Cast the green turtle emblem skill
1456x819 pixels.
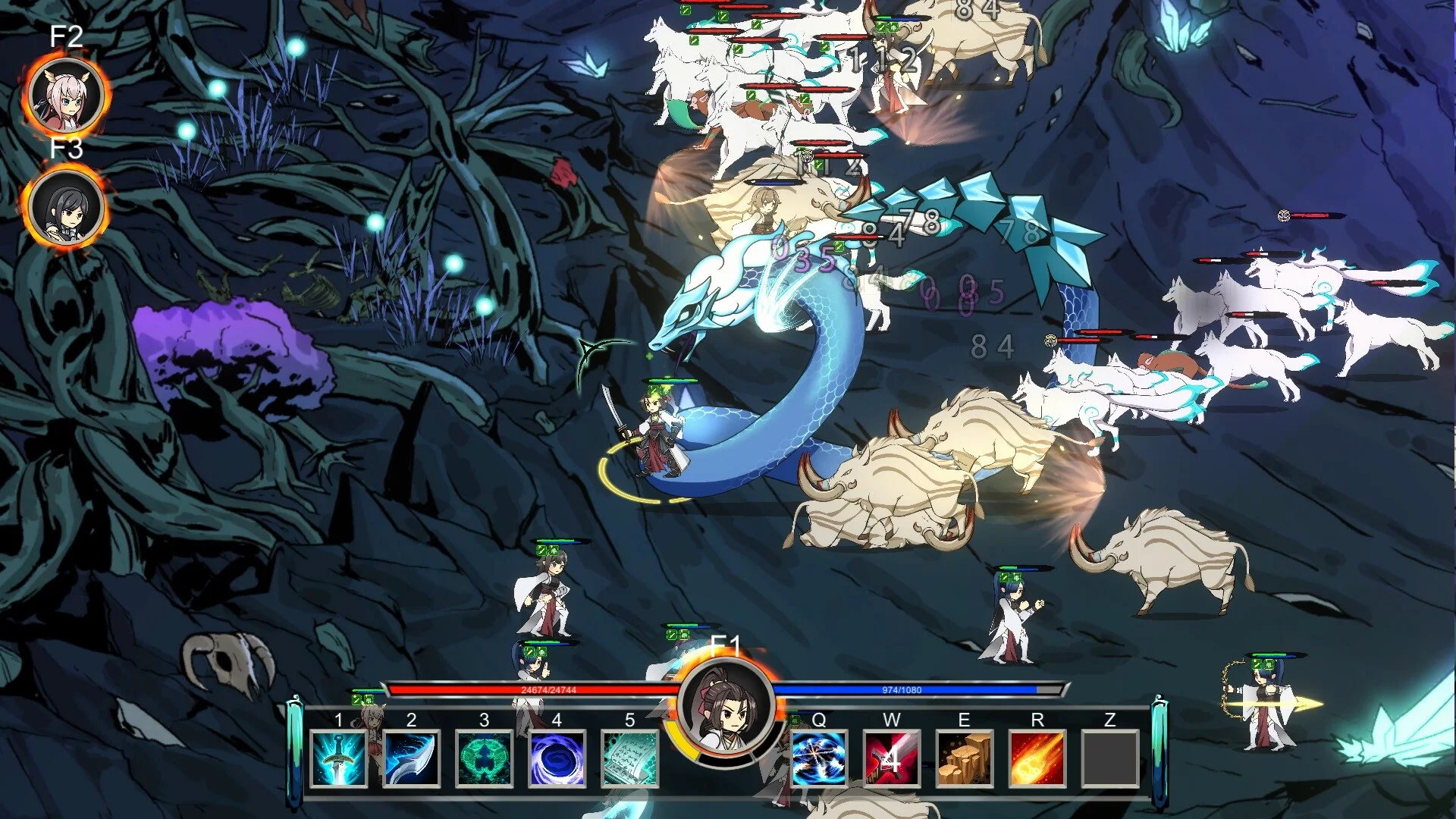[x=484, y=758]
